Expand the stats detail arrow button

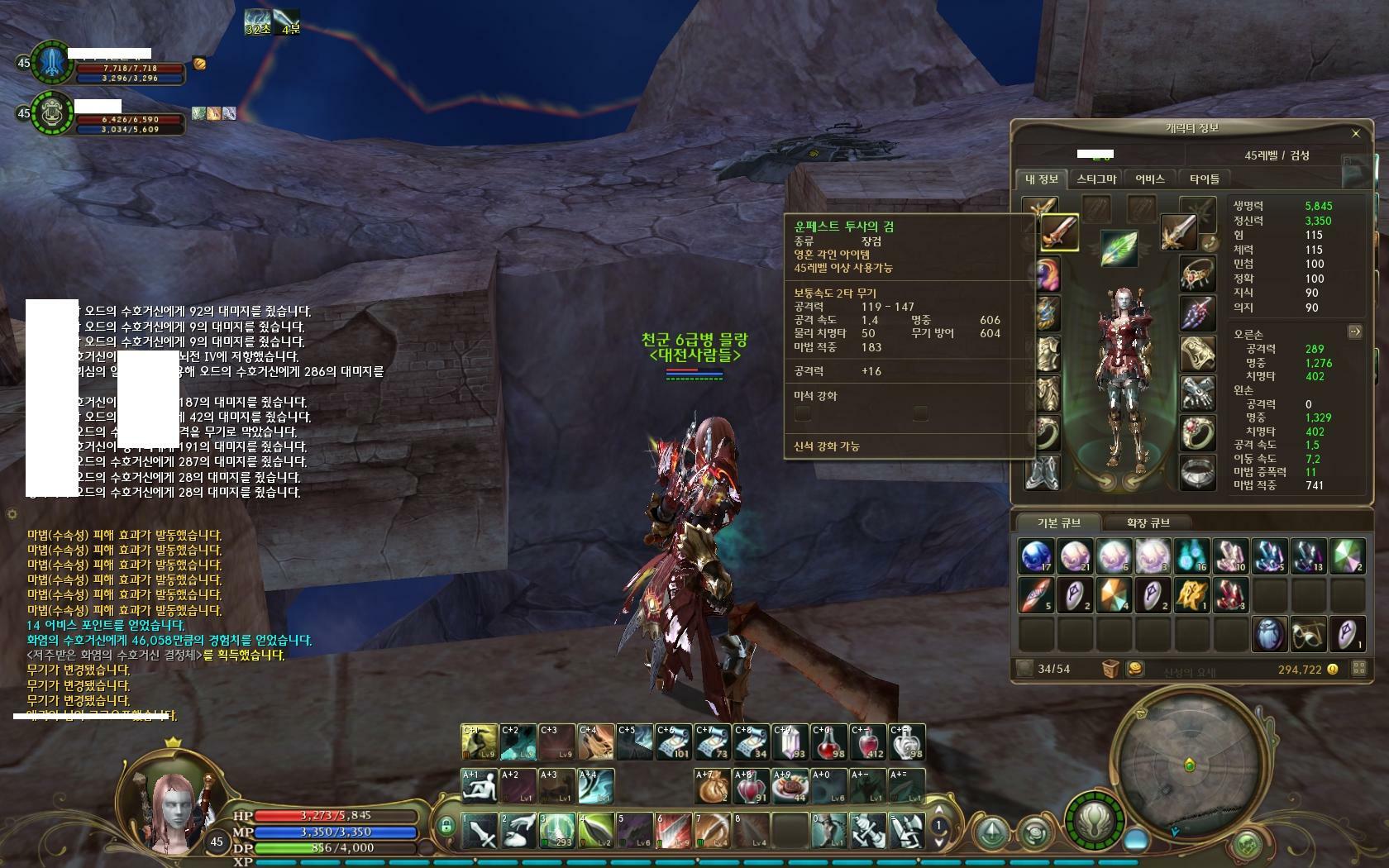[1354, 331]
